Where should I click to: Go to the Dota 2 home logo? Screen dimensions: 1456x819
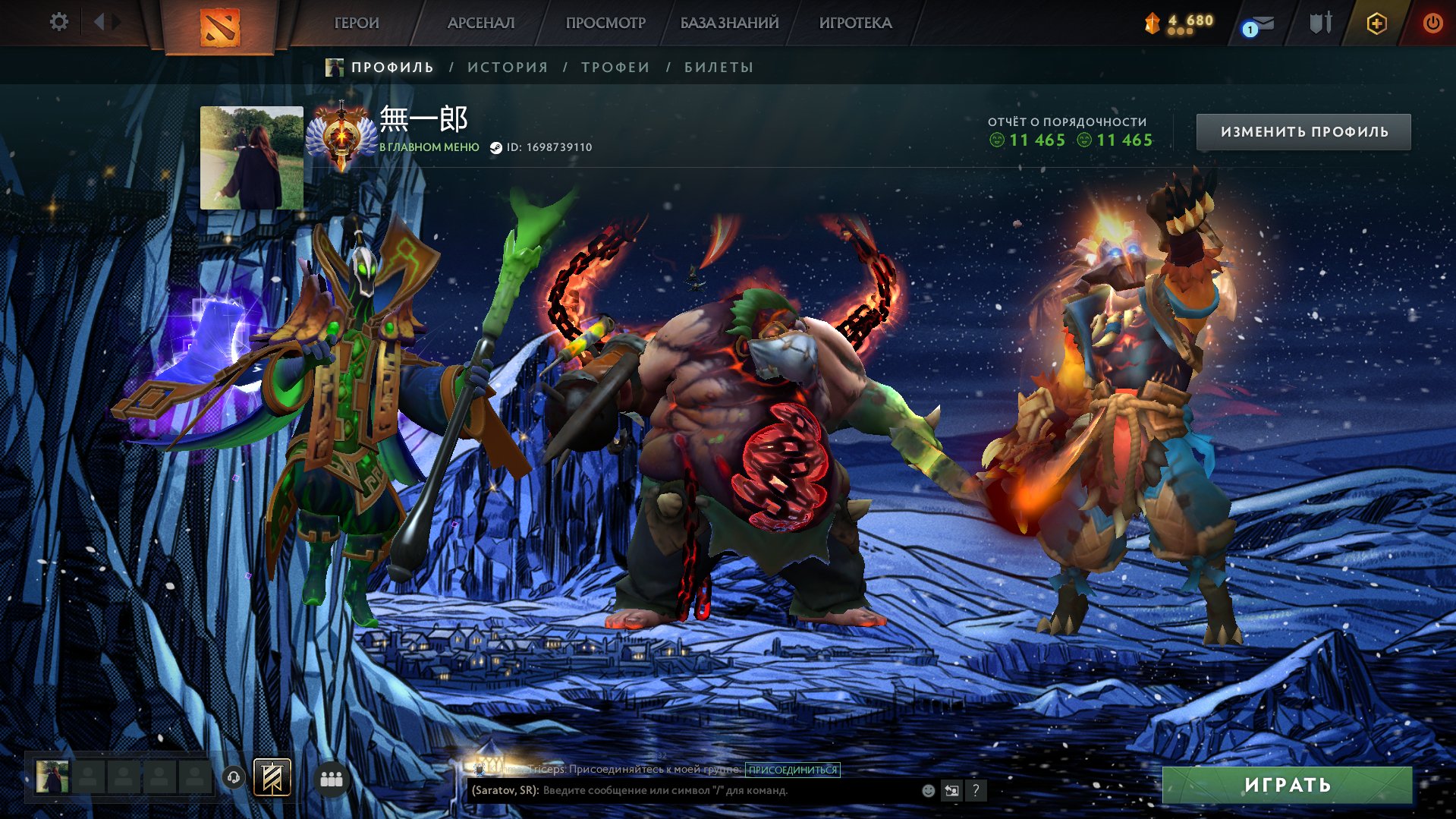tap(220, 27)
